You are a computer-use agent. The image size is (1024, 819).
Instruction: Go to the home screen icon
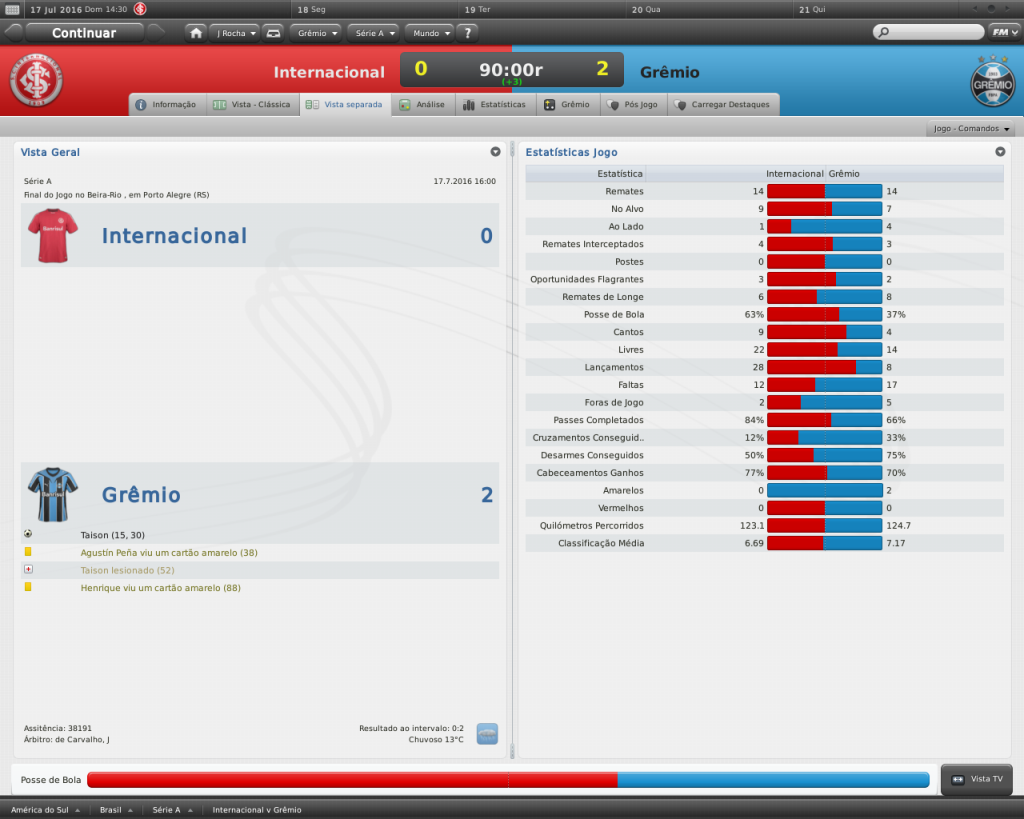point(196,33)
